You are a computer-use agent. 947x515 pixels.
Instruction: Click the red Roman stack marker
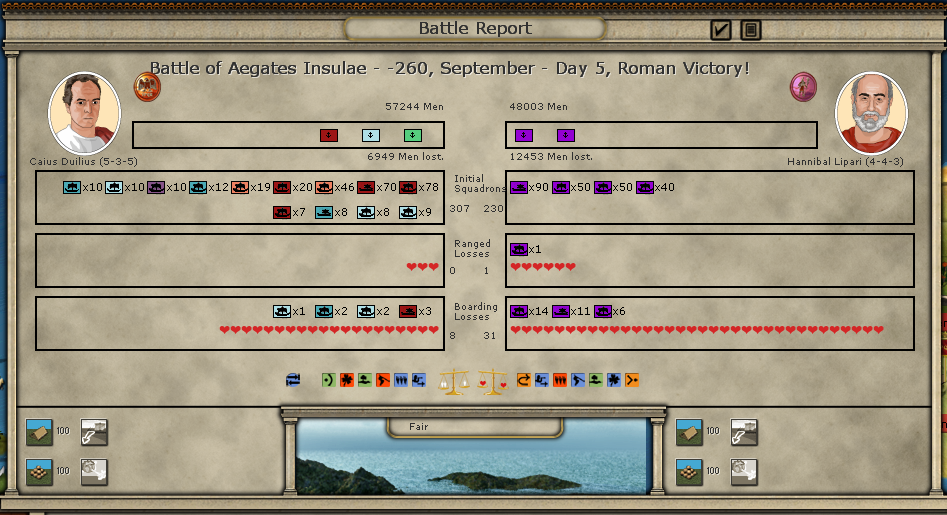[329, 135]
